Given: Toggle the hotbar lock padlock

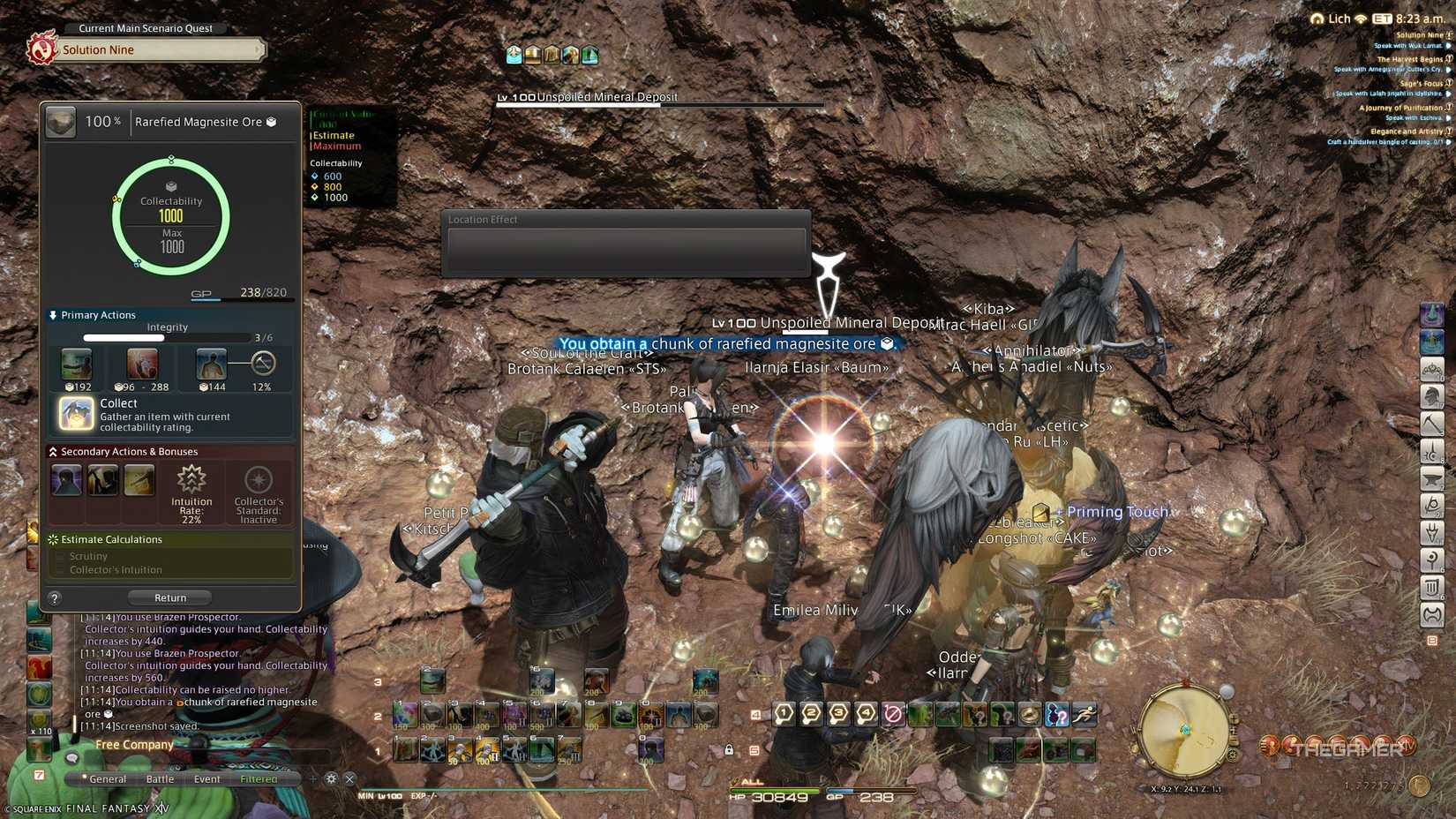Looking at the screenshot, I should (728, 748).
